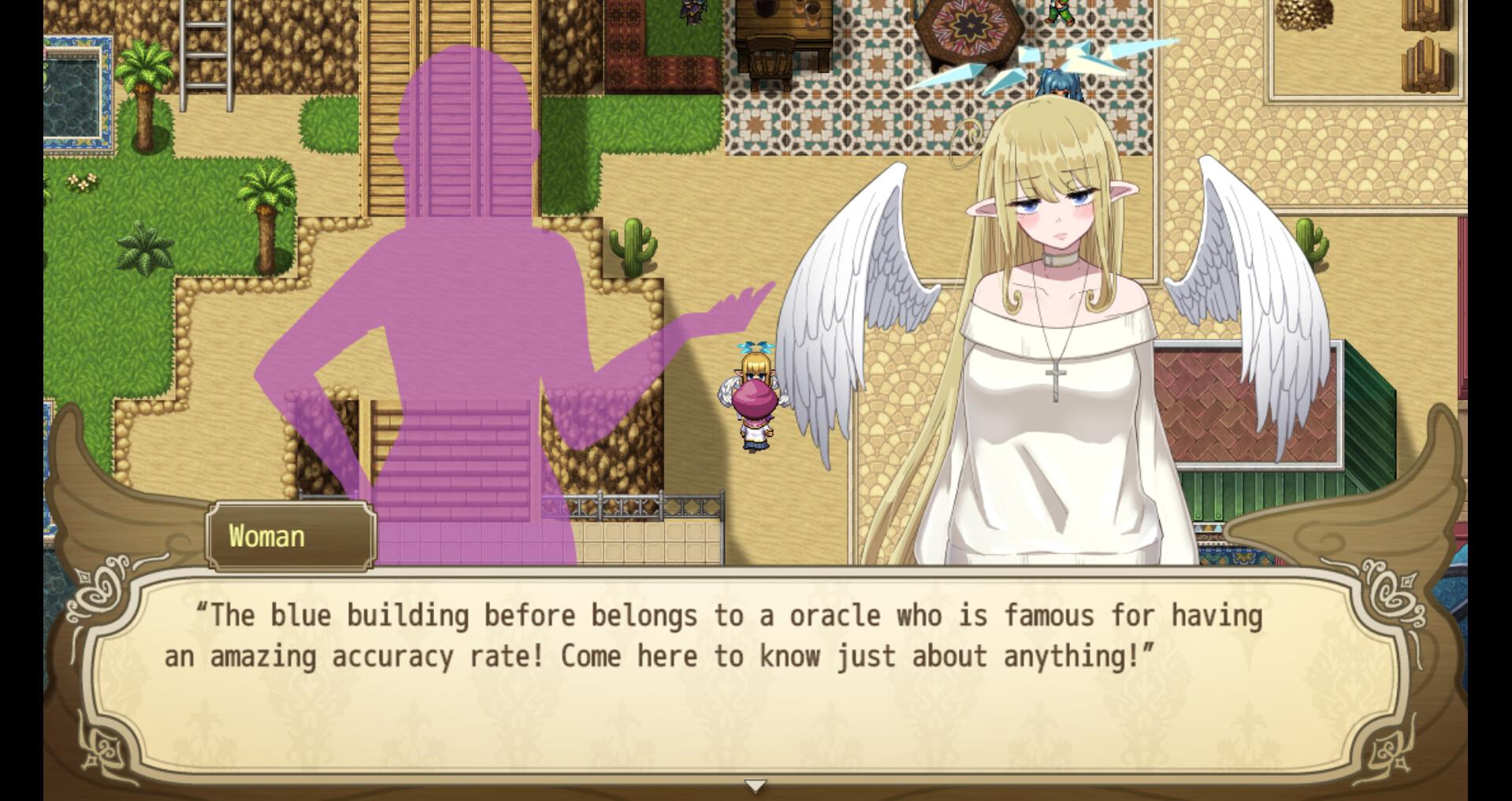Advance dialogue via the down arrow indicator
Image resolution: width=1512 pixels, height=801 pixels.
click(755, 785)
